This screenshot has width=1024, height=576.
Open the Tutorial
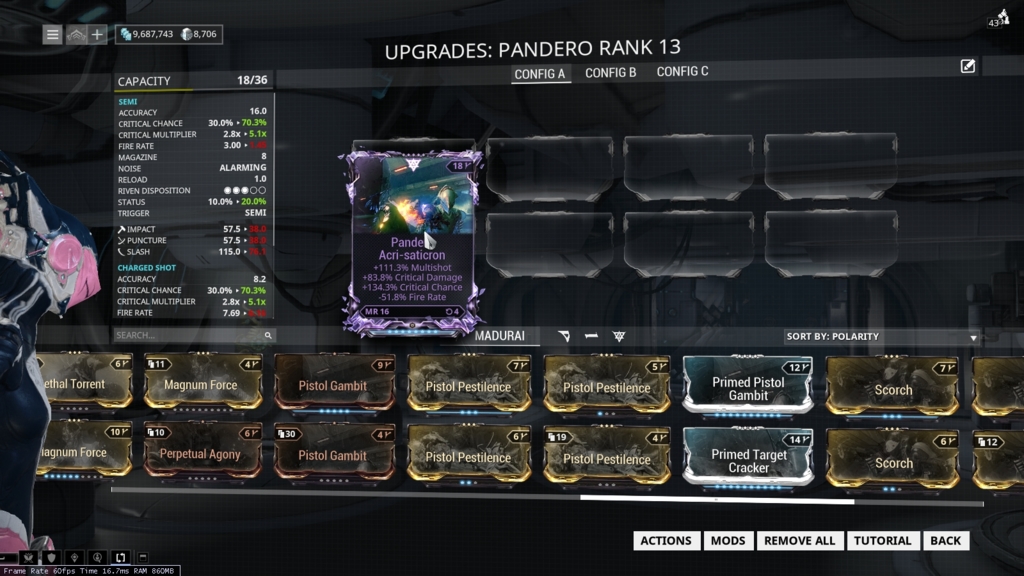coord(882,541)
